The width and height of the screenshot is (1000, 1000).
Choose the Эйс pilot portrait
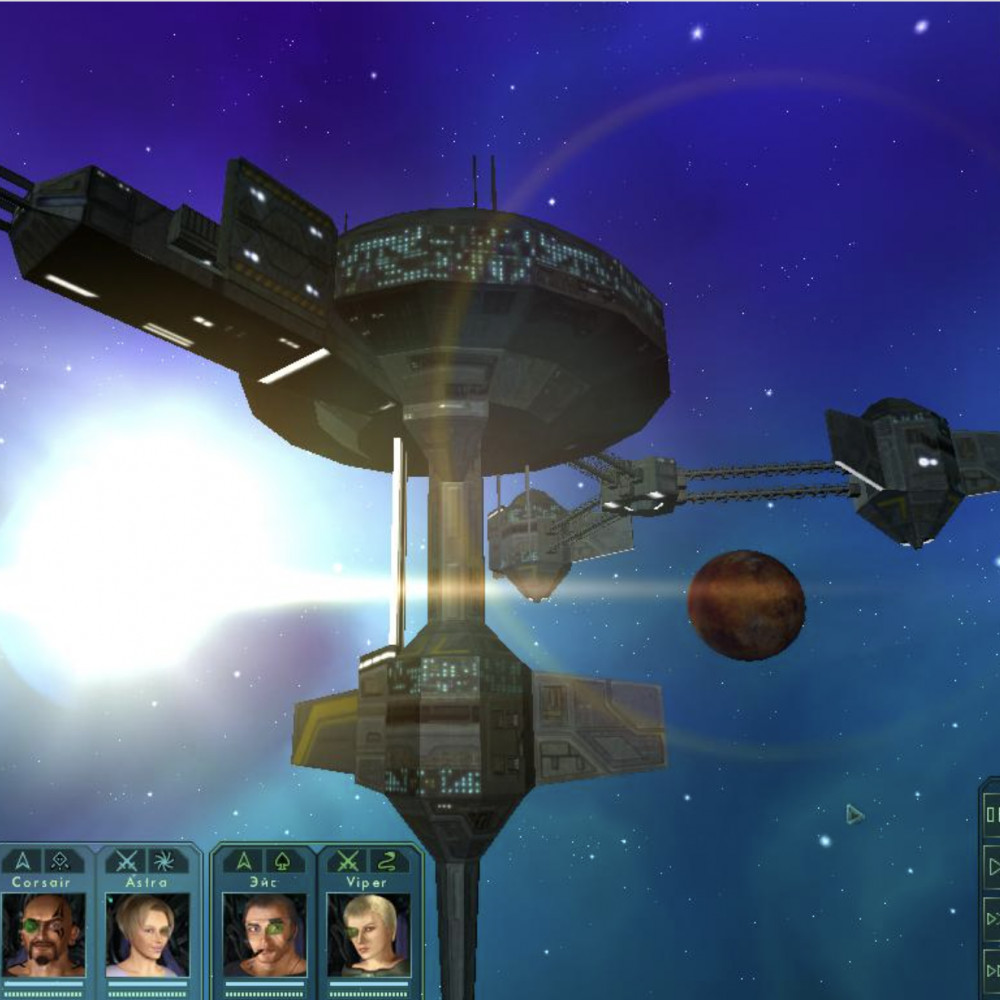(264, 935)
